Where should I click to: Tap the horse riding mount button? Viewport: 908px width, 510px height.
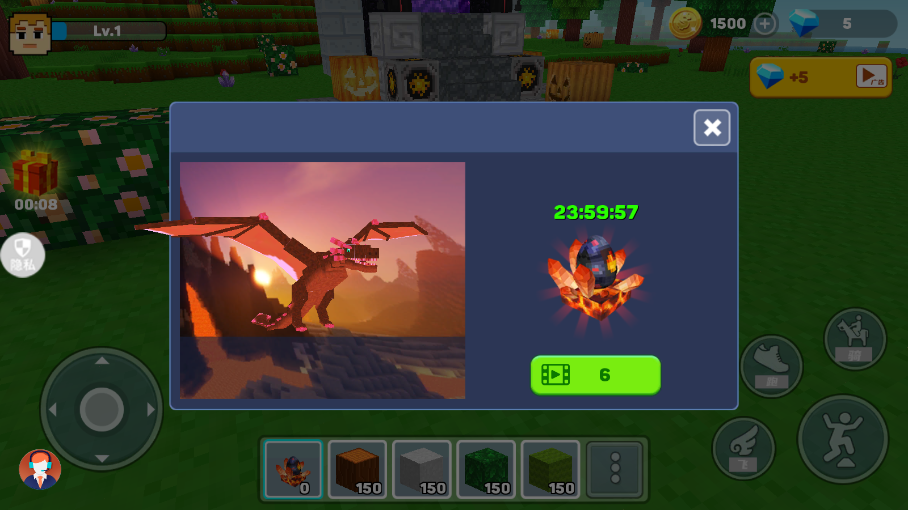click(x=854, y=338)
